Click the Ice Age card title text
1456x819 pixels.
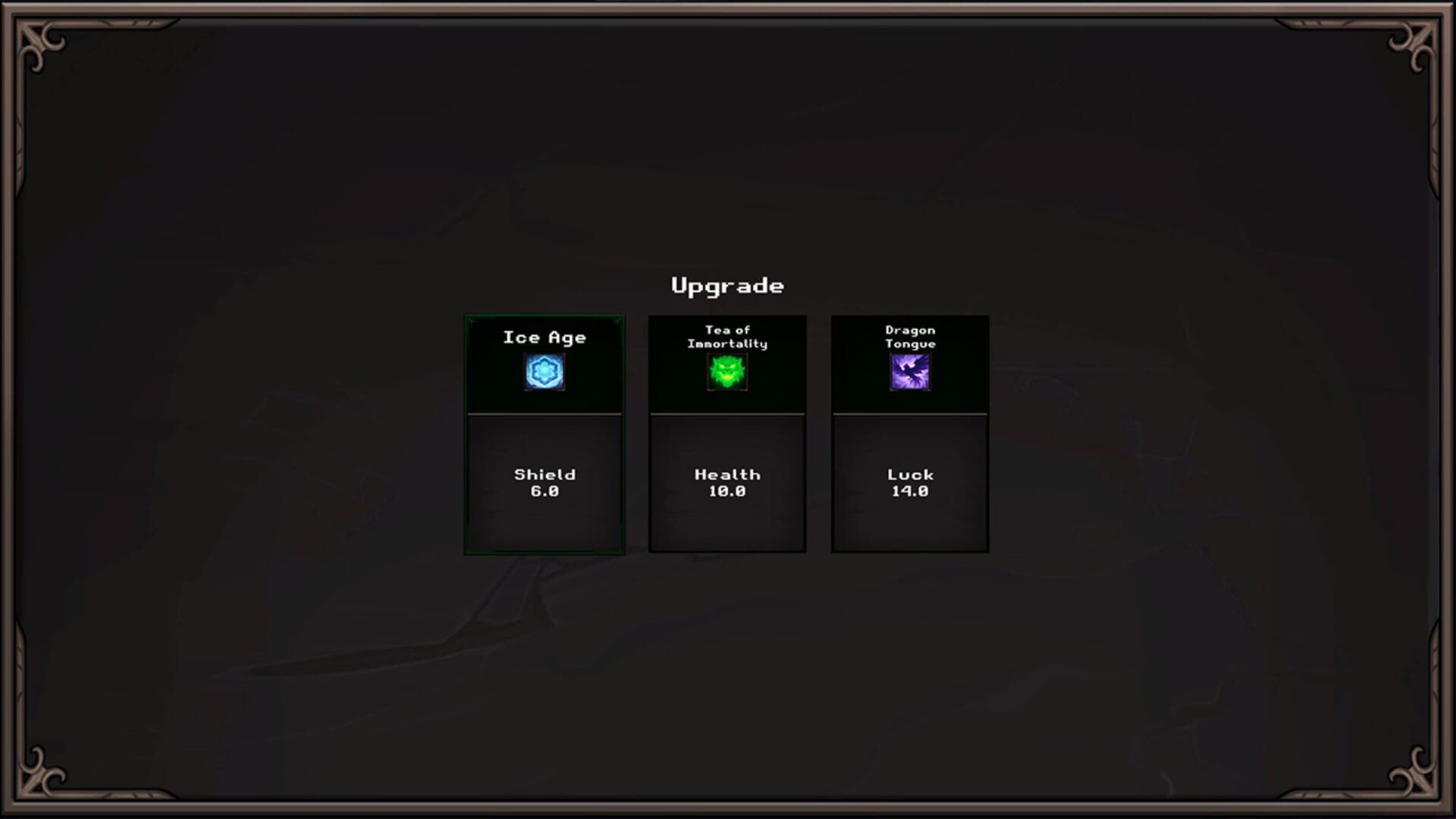(x=544, y=337)
